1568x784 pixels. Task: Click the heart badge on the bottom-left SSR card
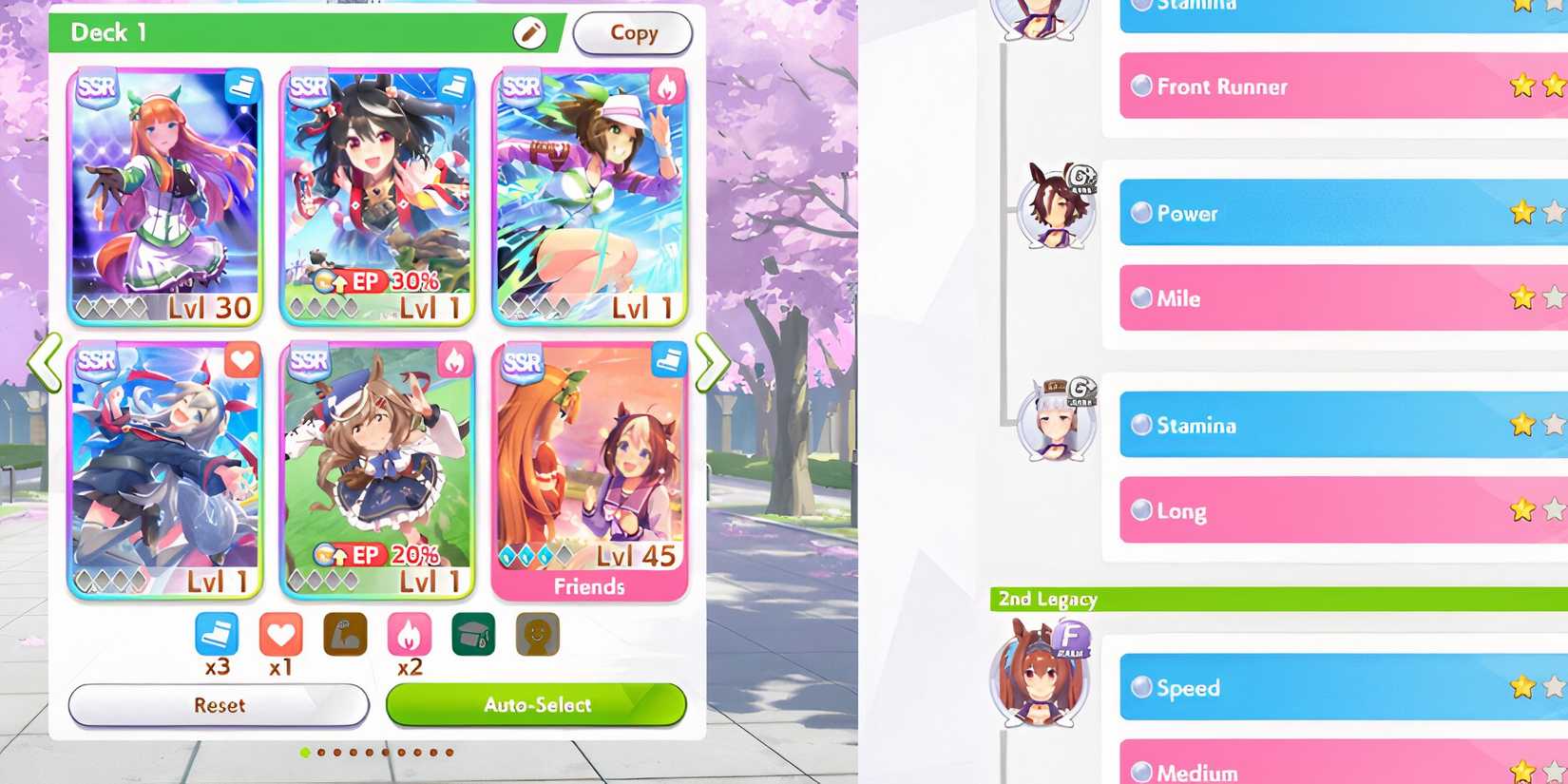243,361
